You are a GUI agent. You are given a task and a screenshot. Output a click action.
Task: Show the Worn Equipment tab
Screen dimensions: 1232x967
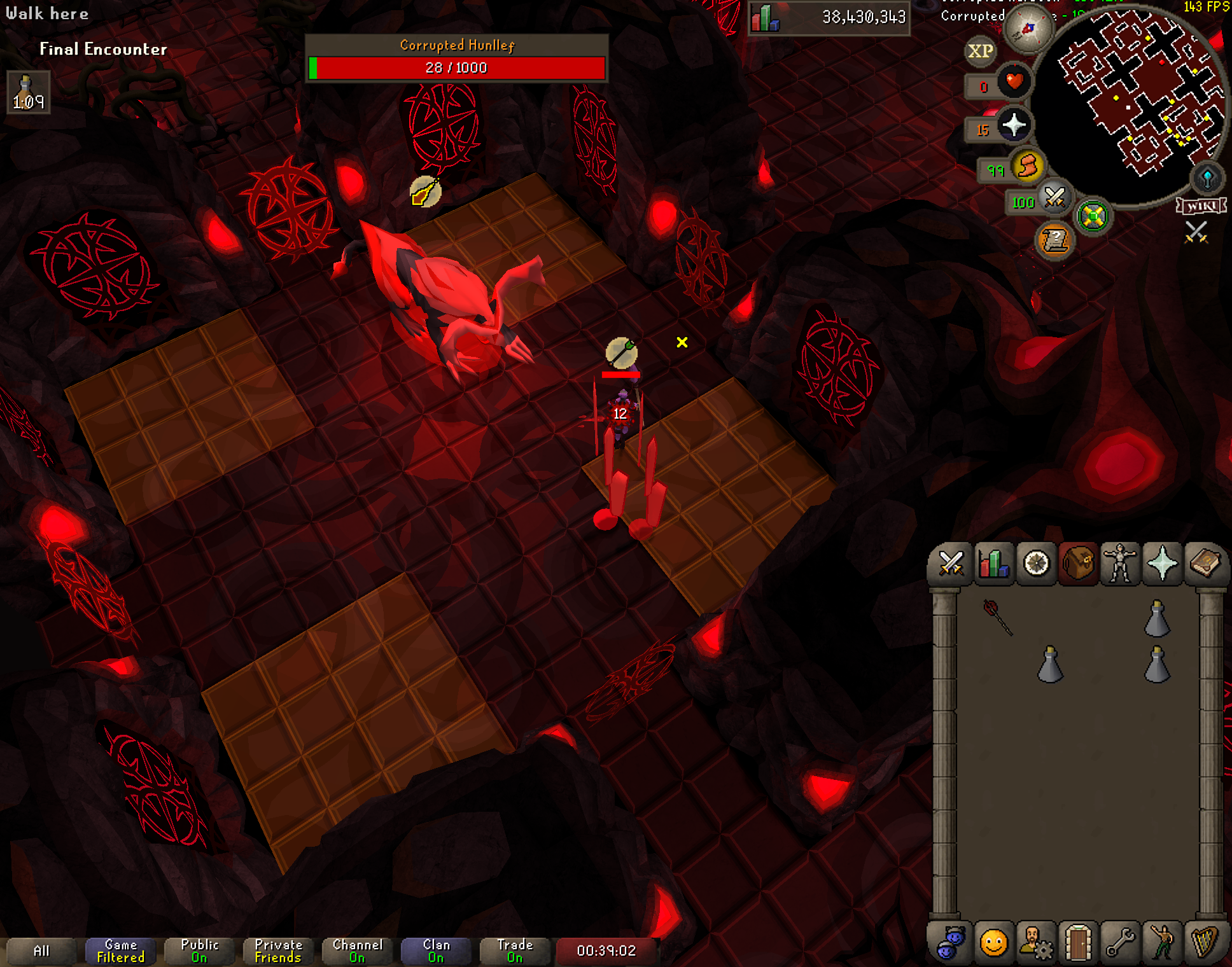pos(1120,564)
